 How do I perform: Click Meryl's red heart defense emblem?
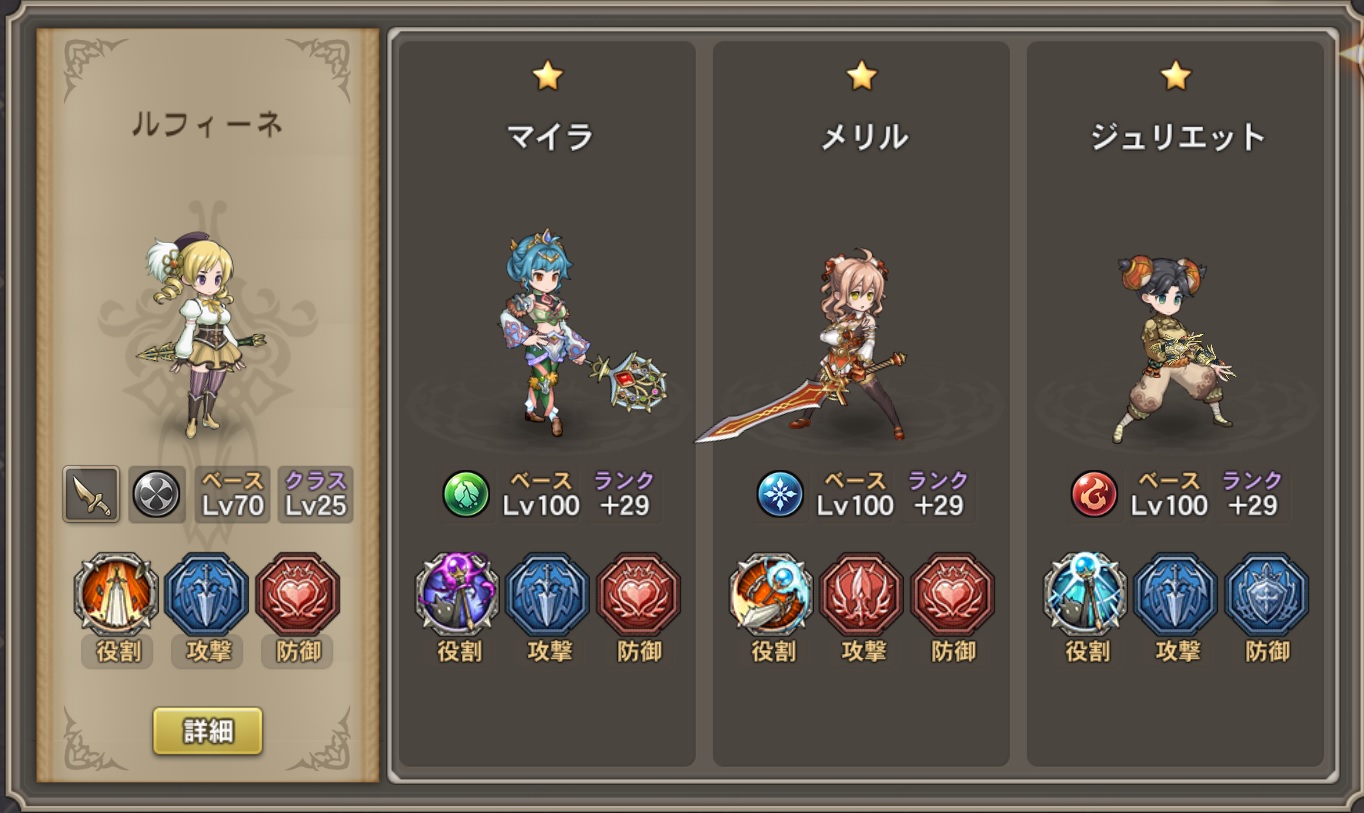tap(954, 594)
